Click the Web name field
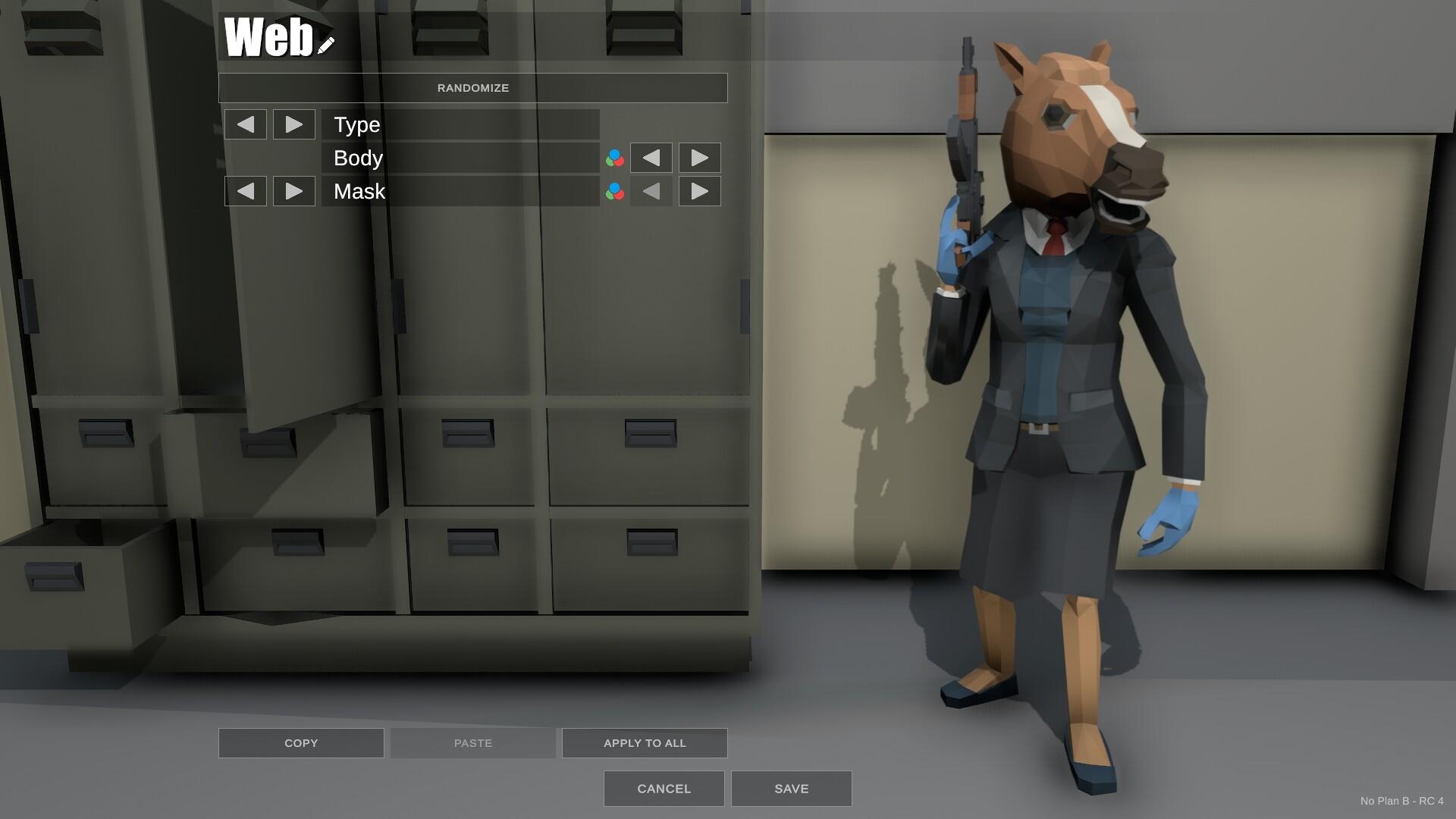 coord(269,38)
